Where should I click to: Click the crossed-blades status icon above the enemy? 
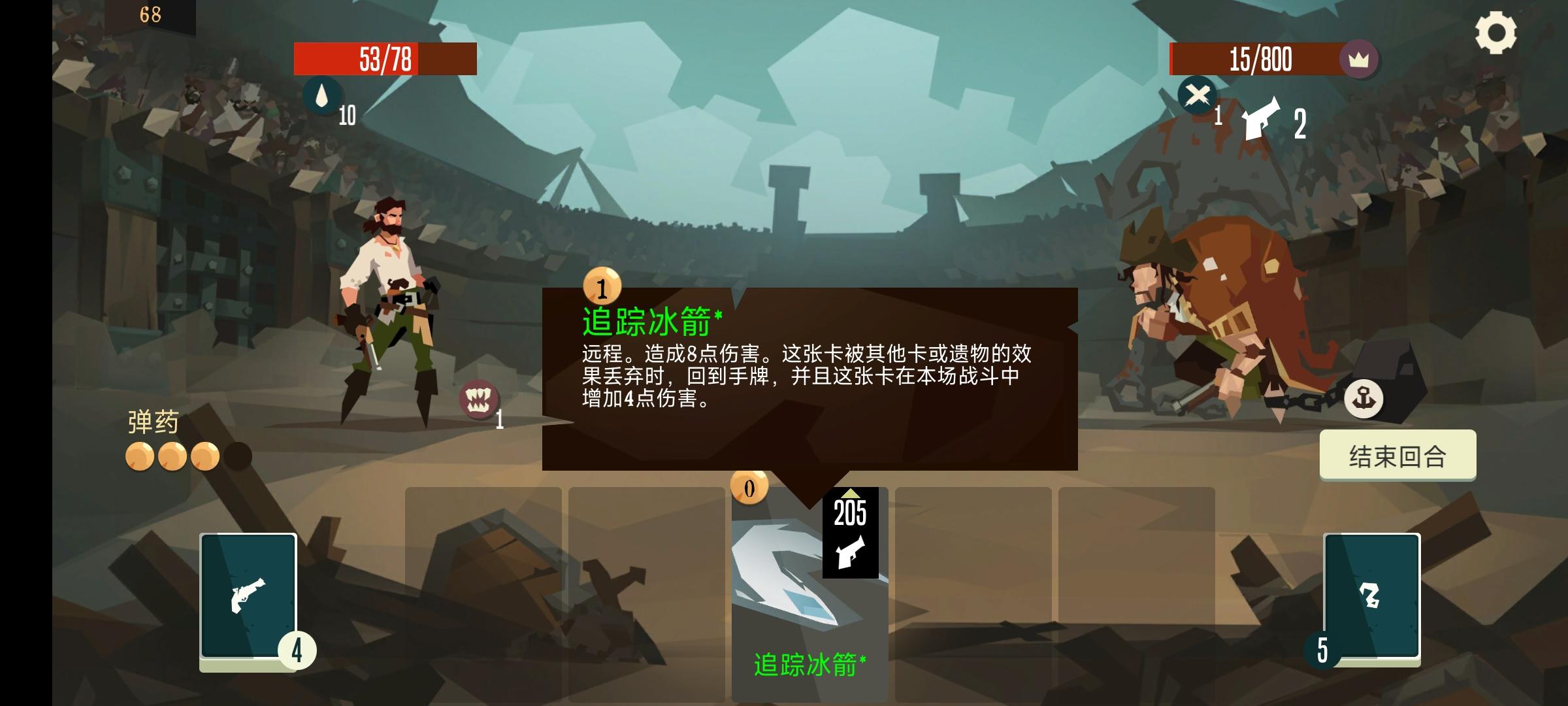point(1196,97)
